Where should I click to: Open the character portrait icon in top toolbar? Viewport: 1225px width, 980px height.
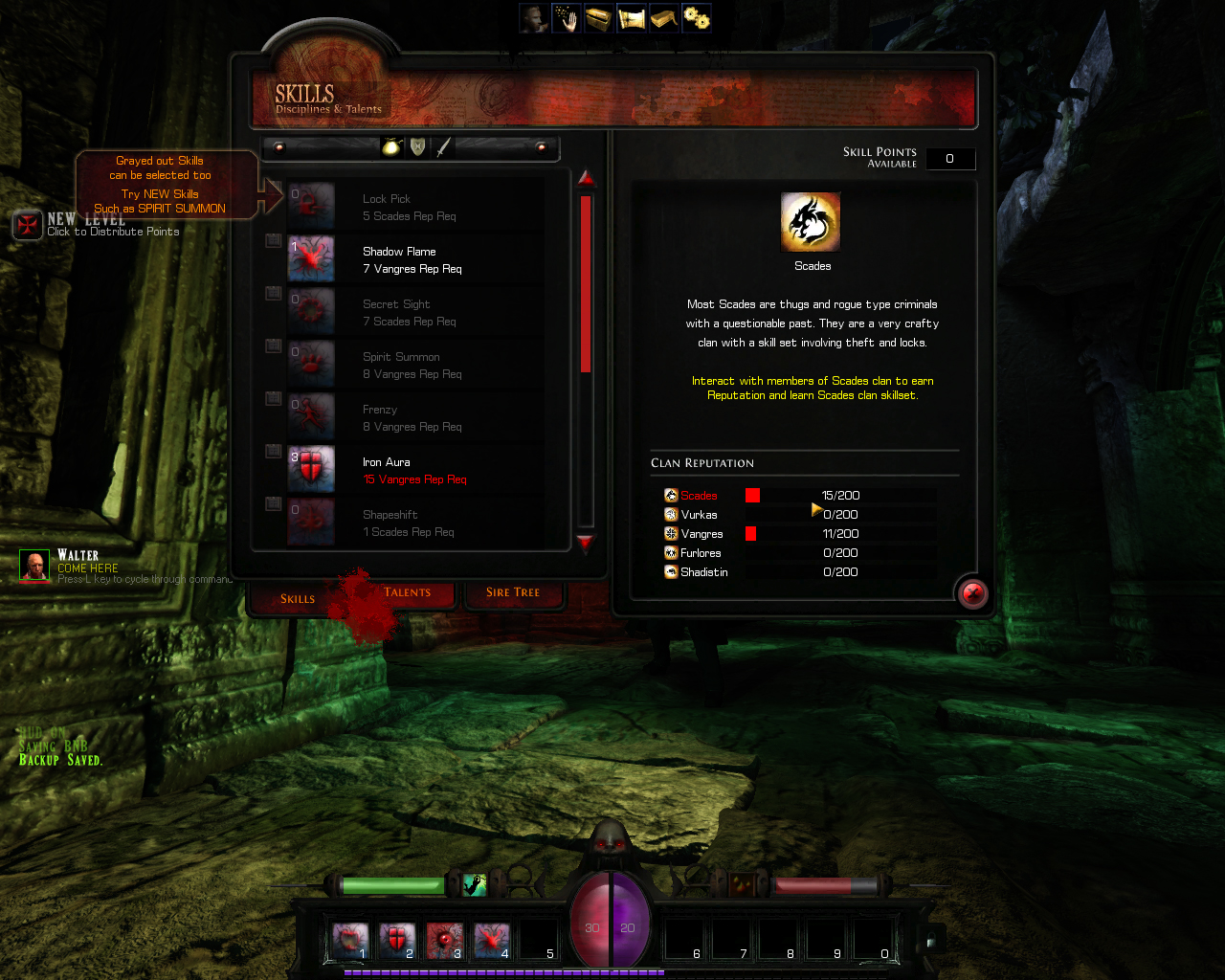(x=533, y=17)
